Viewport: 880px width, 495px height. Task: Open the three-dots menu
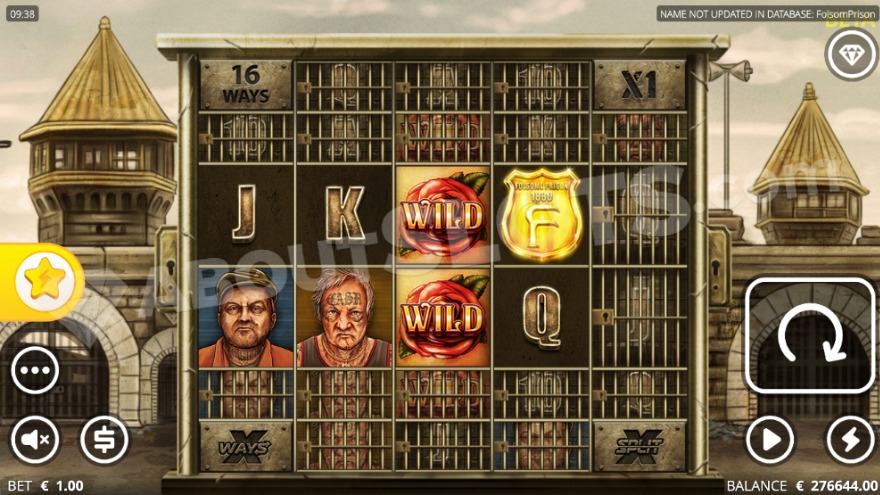(x=35, y=371)
